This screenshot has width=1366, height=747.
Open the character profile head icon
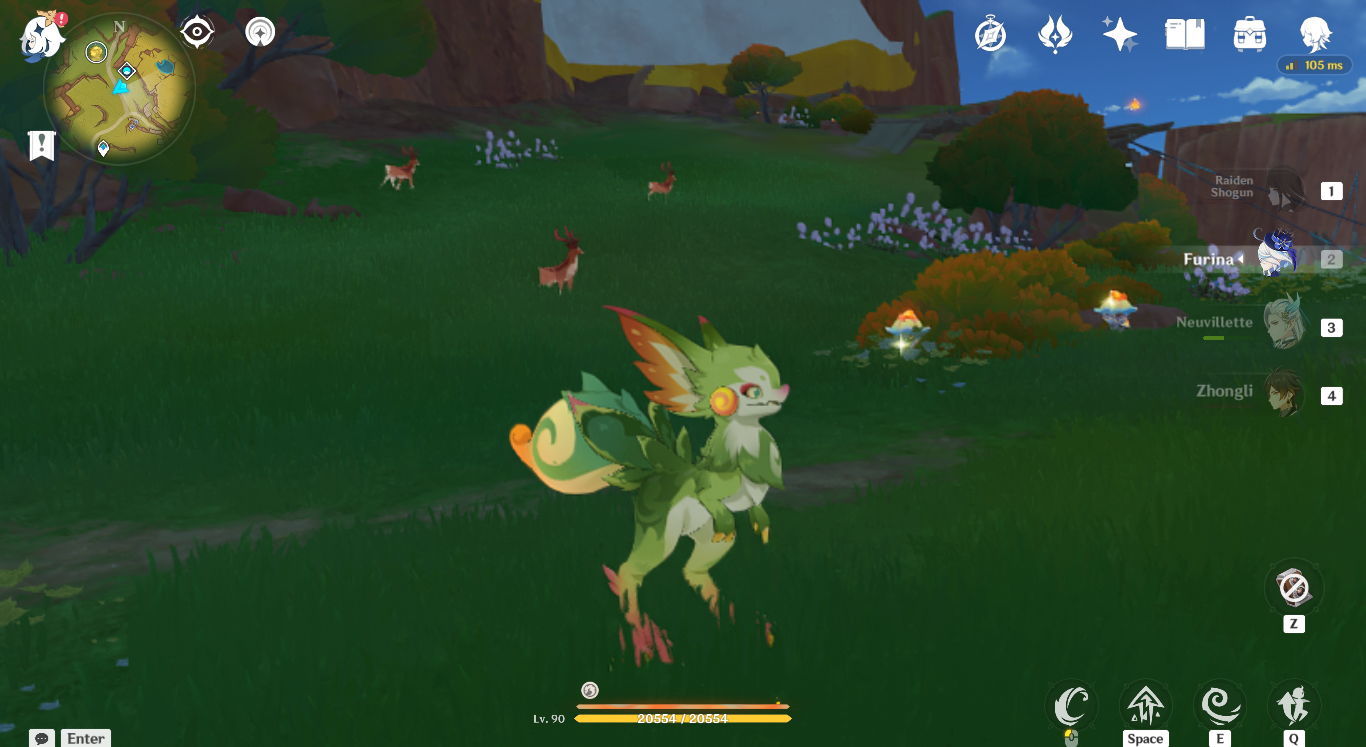tap(1314, 35)
